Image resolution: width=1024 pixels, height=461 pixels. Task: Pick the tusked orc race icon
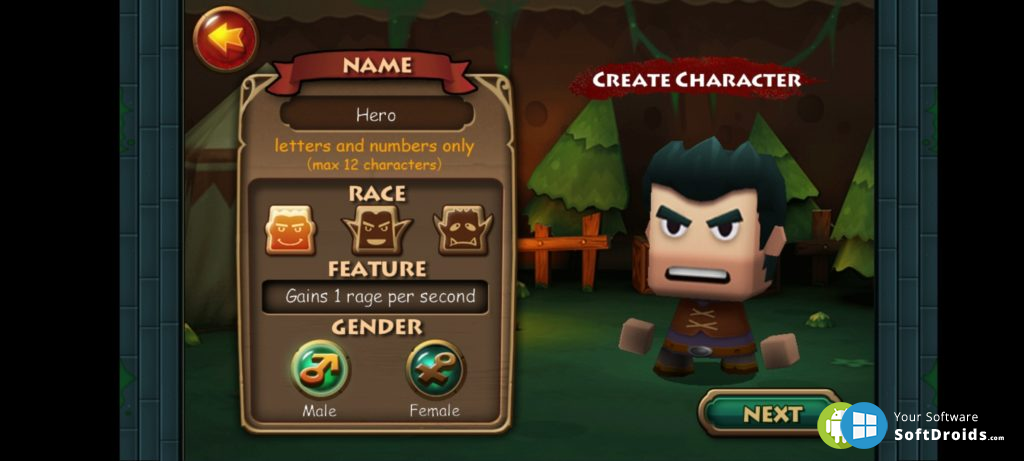[x=463, y=230]
